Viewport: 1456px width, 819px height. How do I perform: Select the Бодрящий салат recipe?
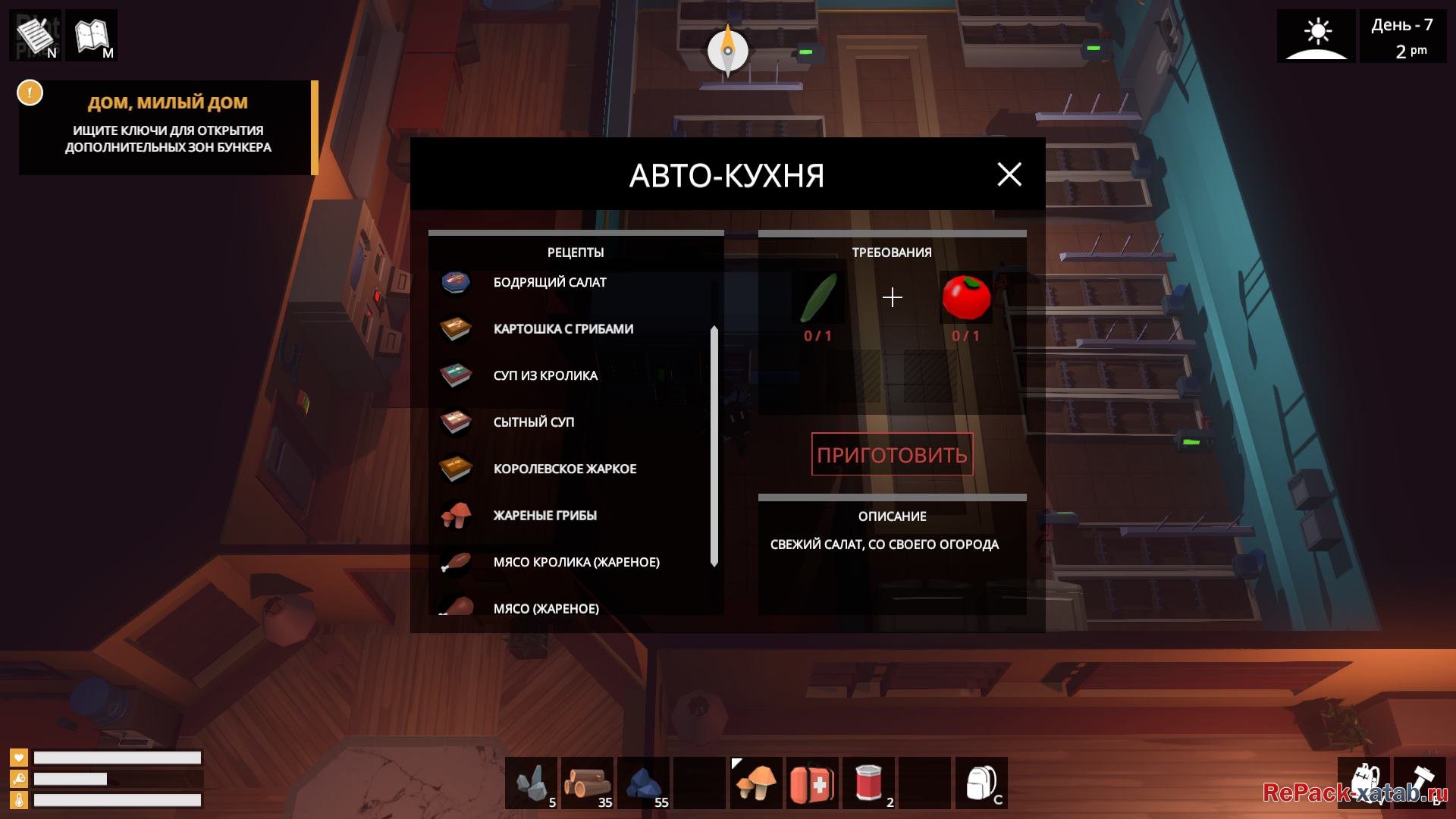(549, 283)
